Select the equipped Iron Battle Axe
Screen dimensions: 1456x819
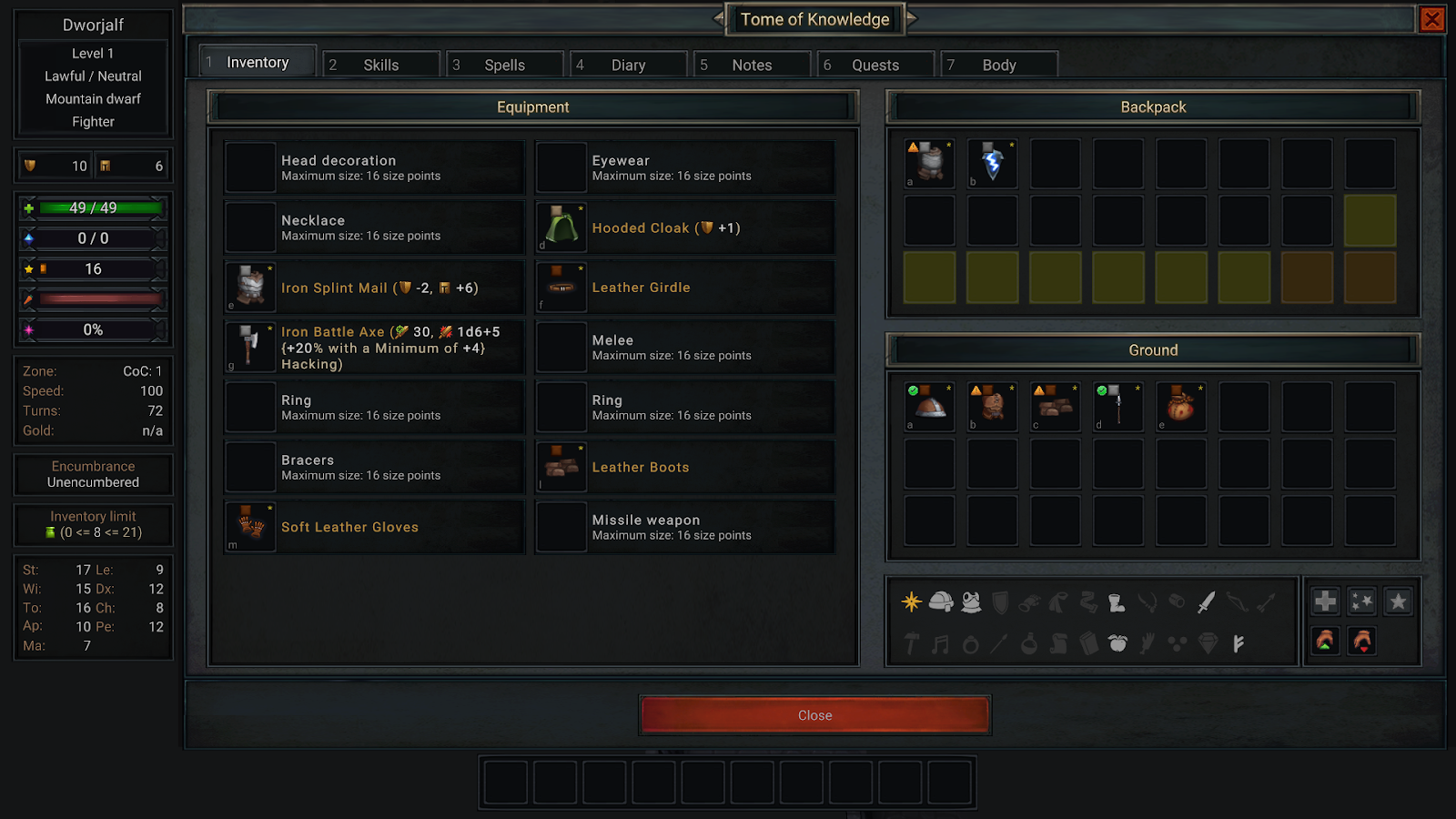pos(374,348)
